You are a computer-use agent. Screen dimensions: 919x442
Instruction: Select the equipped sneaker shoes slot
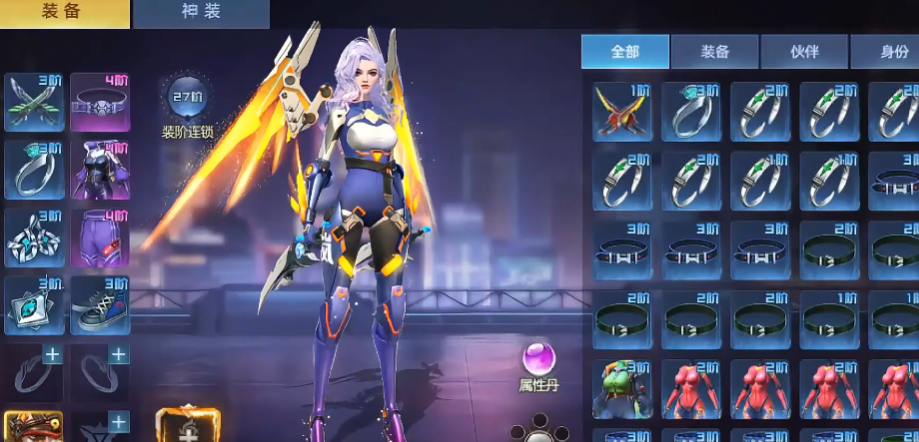[100, 305]
